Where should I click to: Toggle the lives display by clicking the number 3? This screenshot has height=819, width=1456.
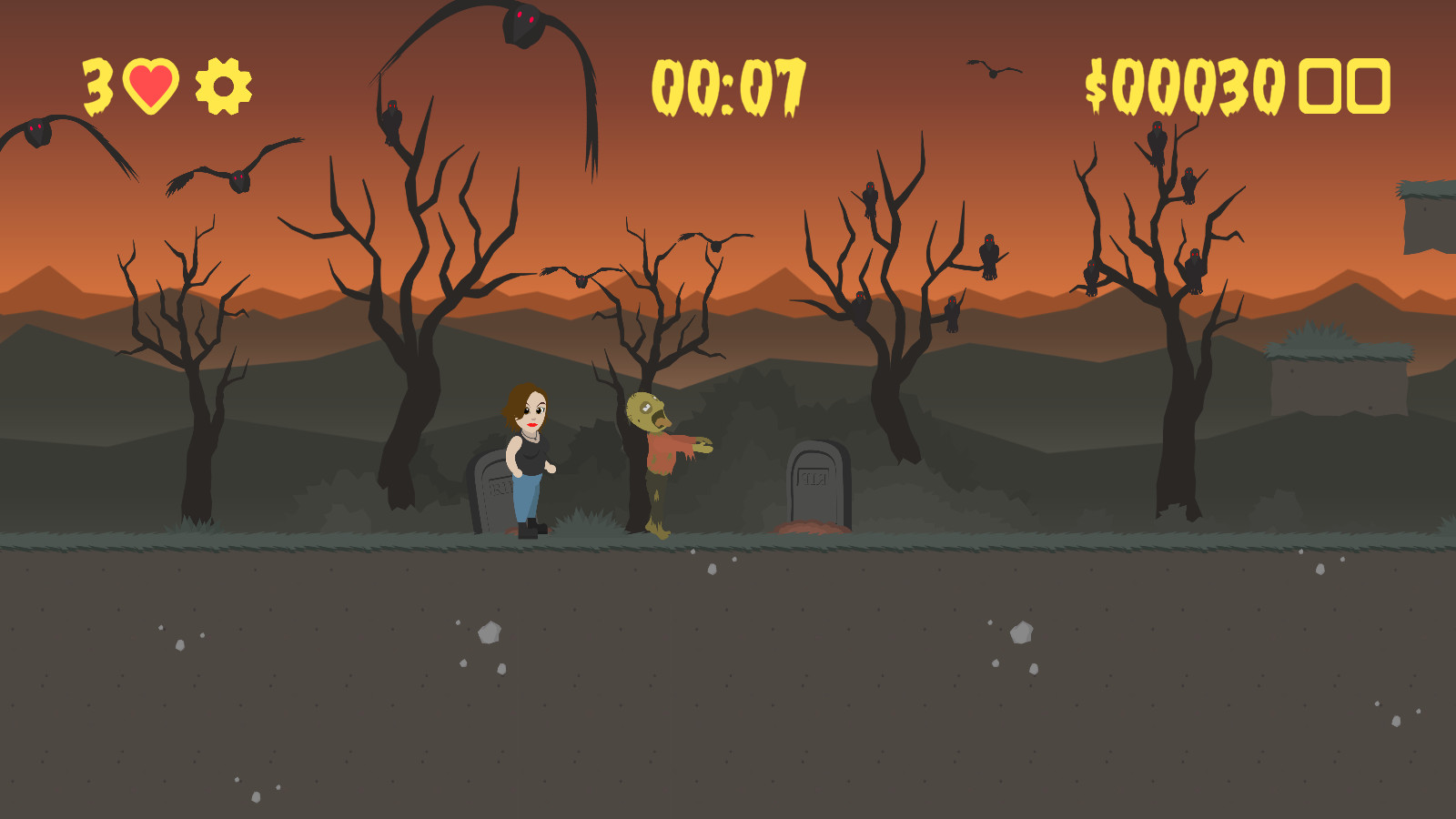tap(97, 86)
